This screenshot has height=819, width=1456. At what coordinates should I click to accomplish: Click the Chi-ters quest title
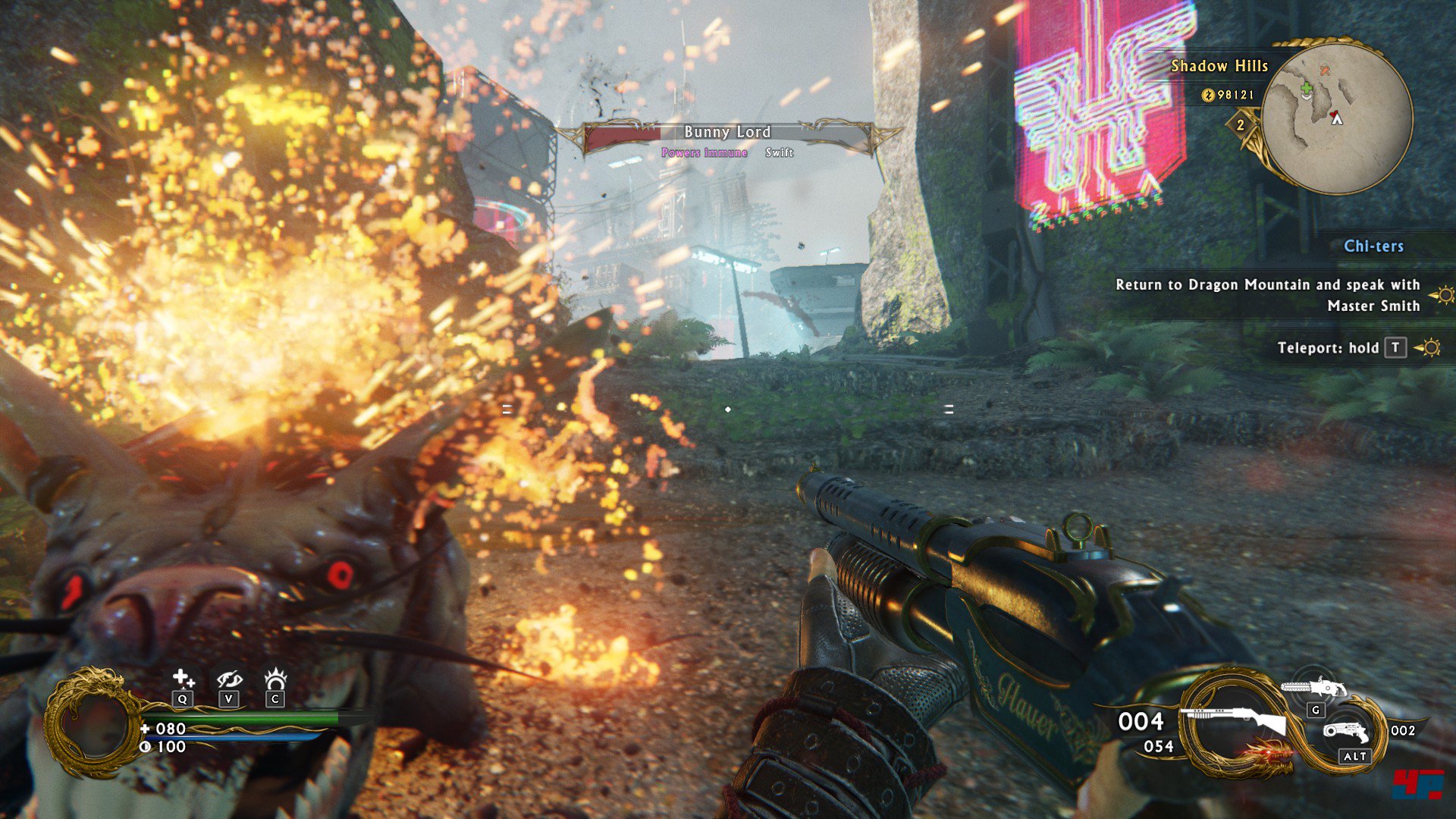point(1373,246)
